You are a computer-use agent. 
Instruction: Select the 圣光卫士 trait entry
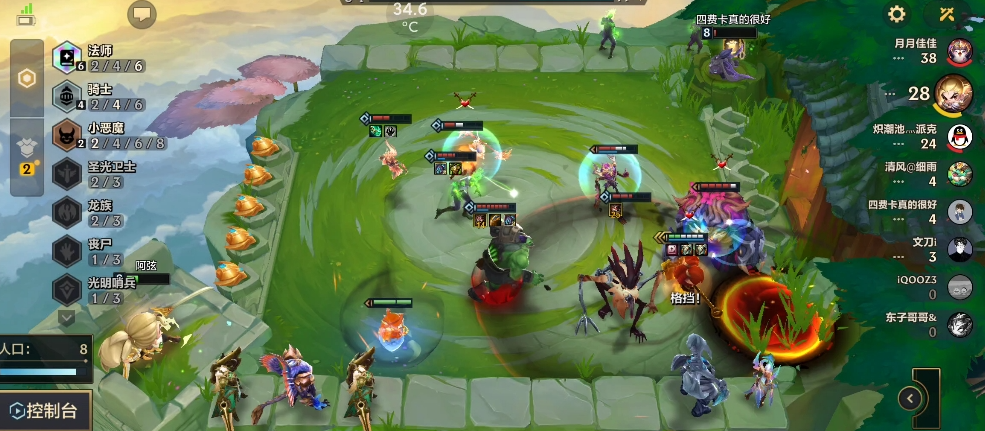point(99,174)
